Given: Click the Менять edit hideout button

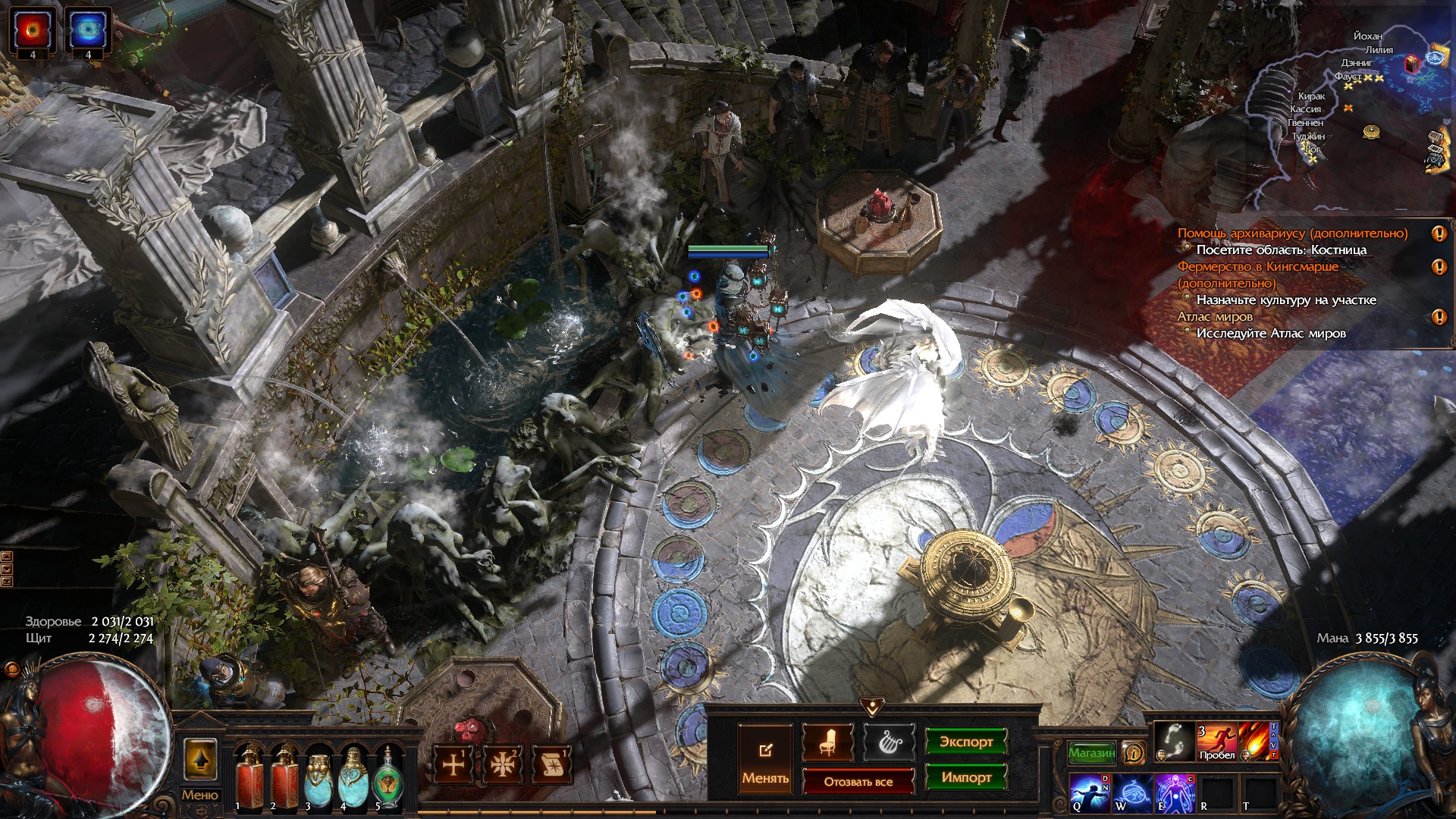Looking at the screenshot, I should (x=765, y=759).
